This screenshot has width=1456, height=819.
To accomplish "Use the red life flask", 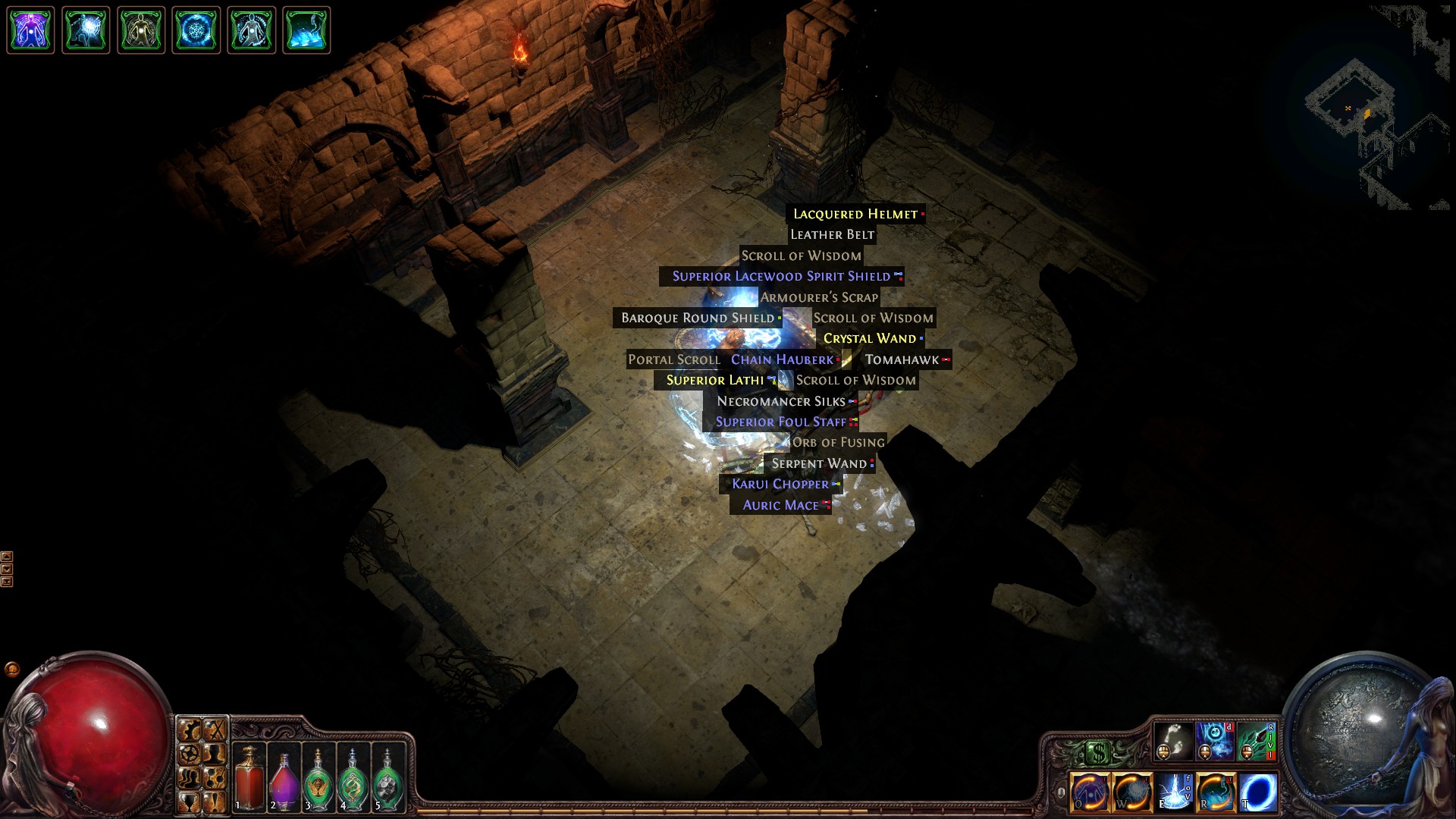I will (248, 777).
